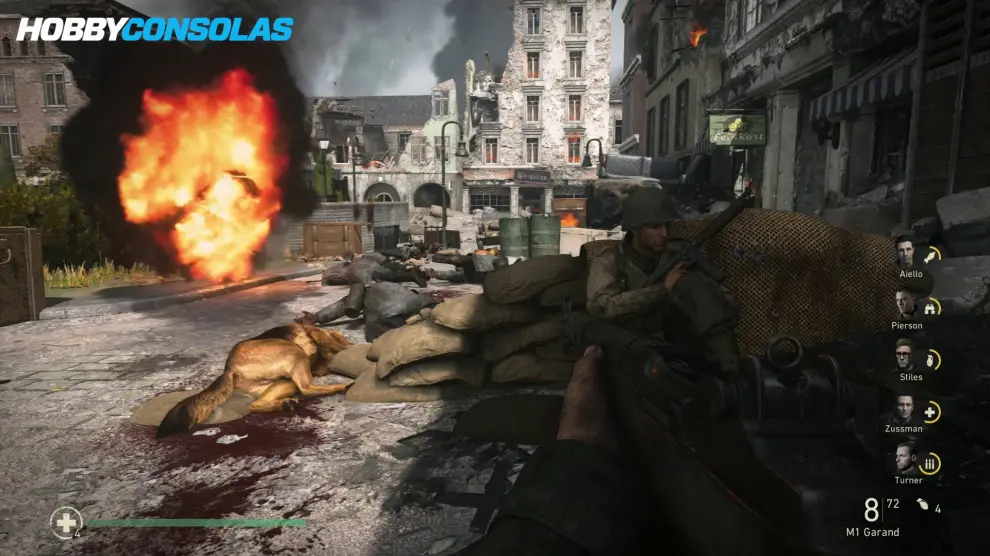
Task: Select Zussman's squad portrait
Action: point(906,408)
